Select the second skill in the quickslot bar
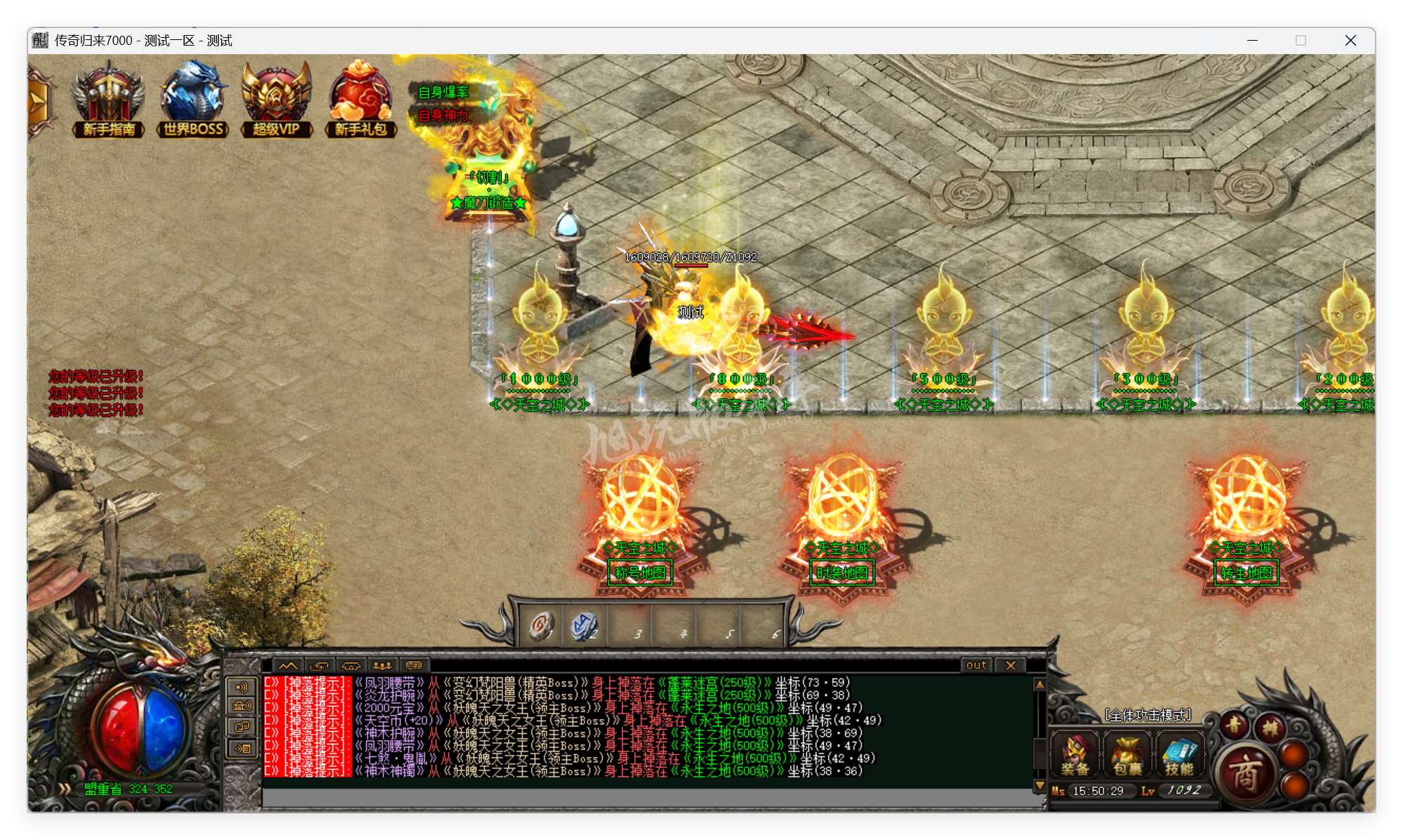Screen dimensions: 1403x840 click(585, 625)
